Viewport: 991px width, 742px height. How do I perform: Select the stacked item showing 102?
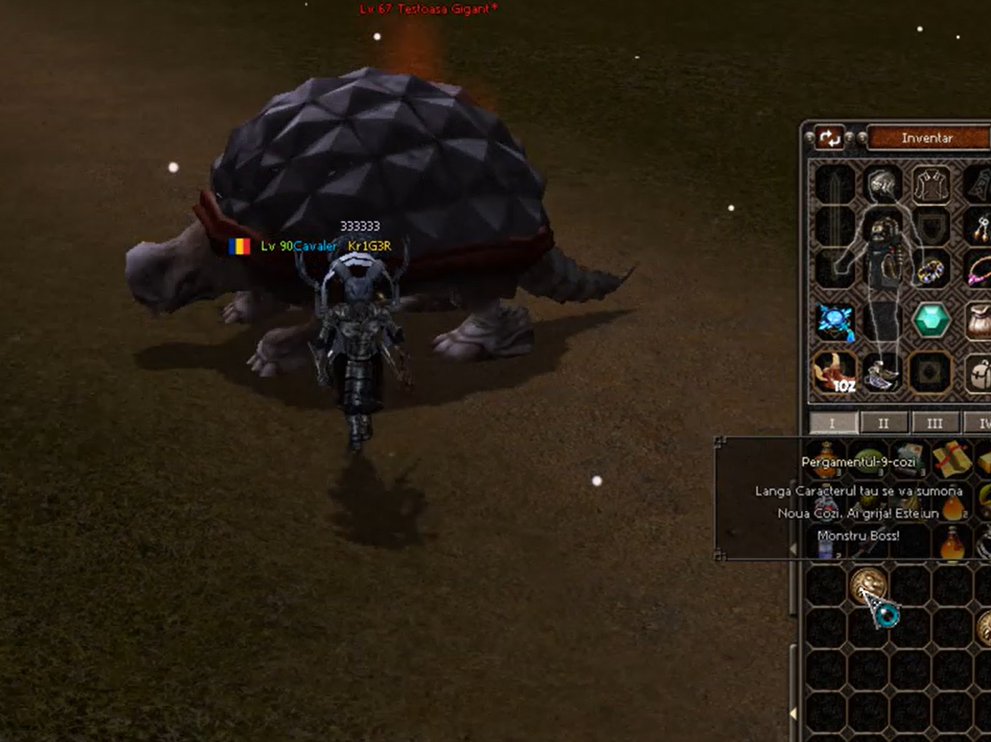tap(834, 372)
